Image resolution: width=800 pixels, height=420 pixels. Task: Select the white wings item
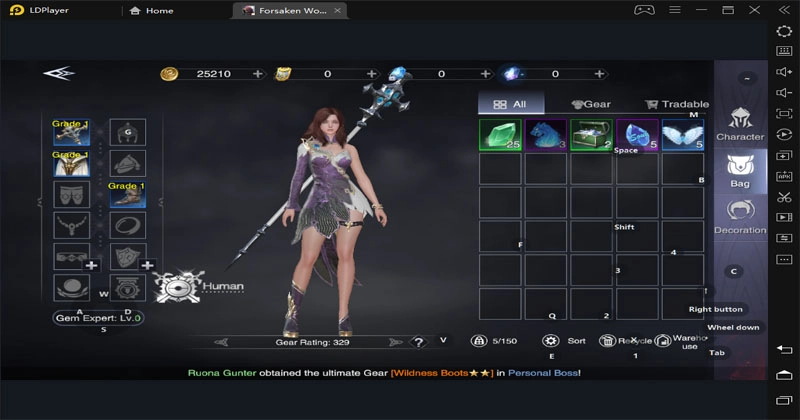(683, 135)
